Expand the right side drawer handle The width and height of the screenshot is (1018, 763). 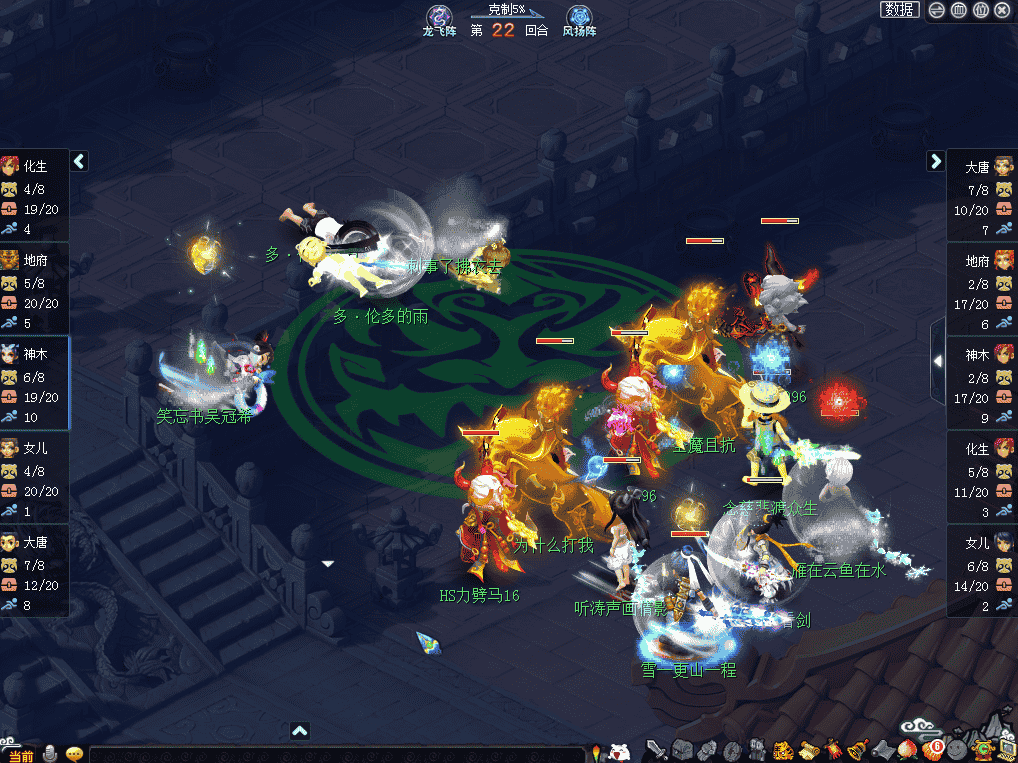[x=937, y=361]
